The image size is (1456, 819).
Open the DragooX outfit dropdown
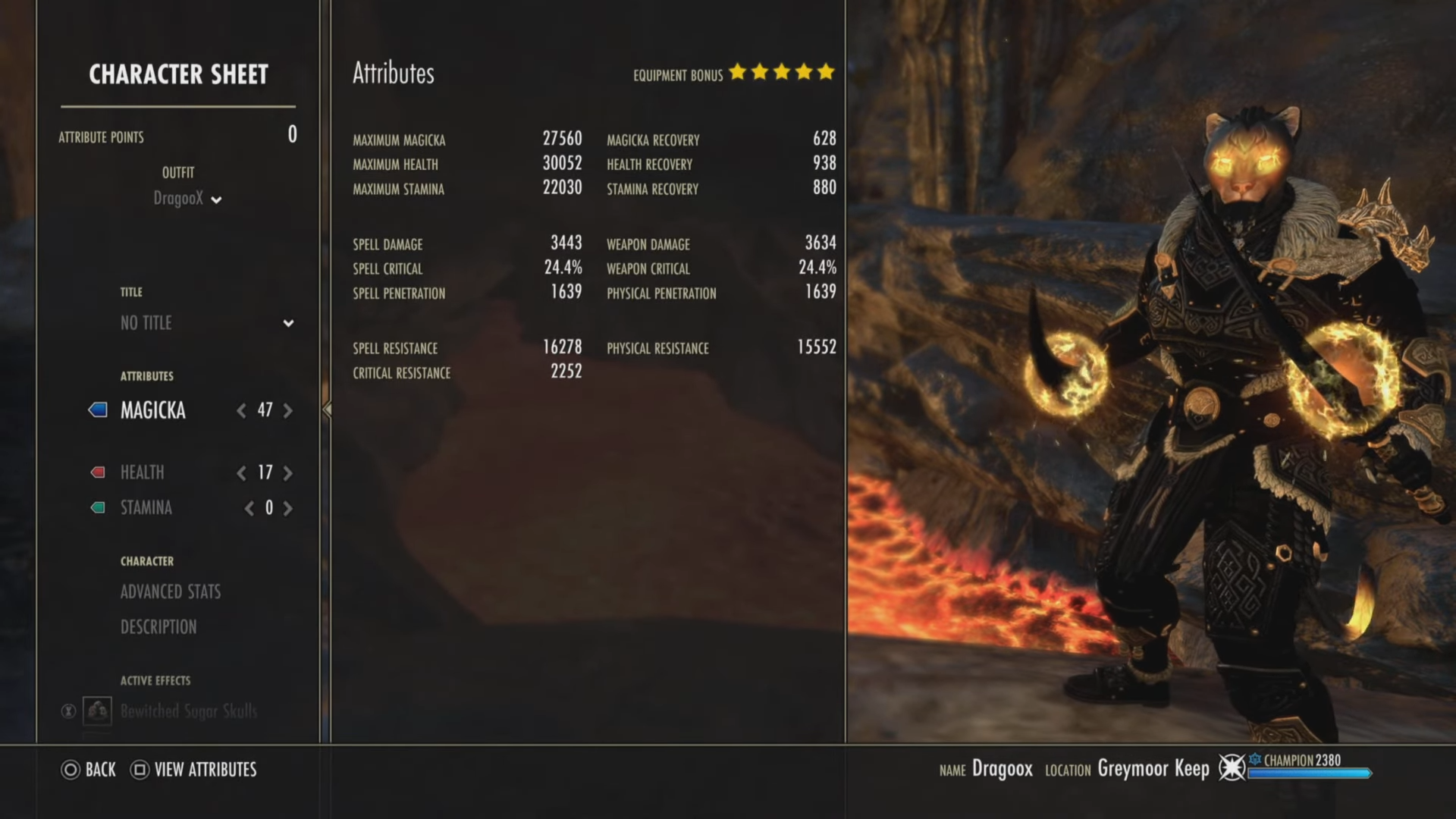click(218, 200)
